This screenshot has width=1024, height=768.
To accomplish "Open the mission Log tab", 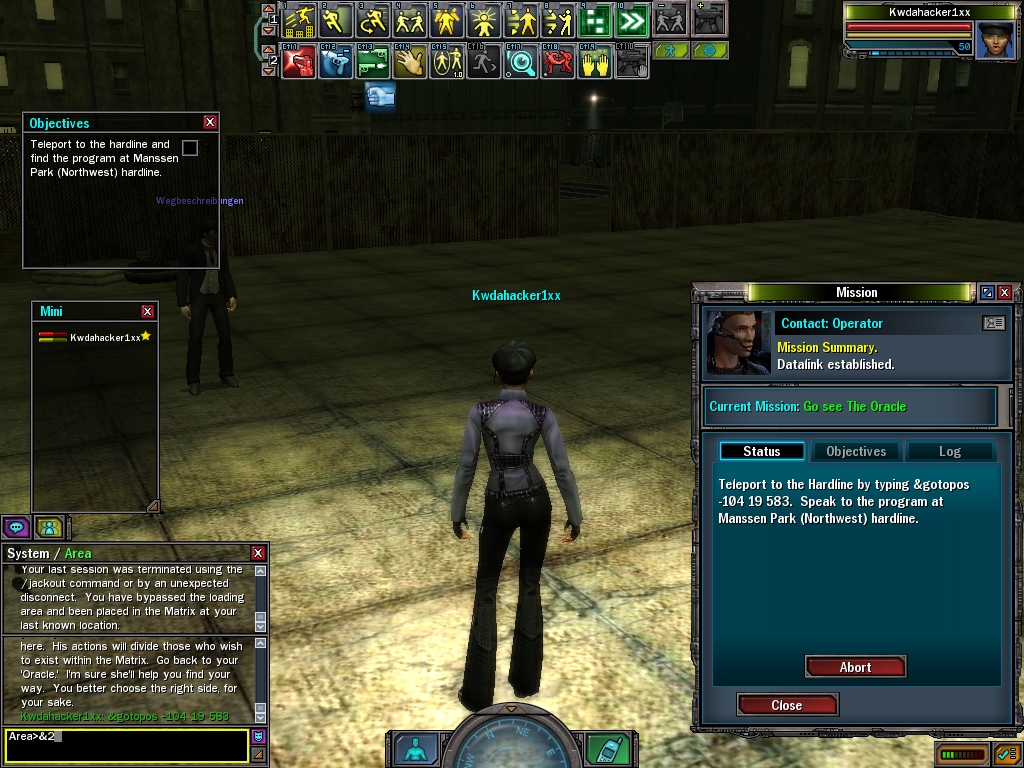I will click(x=949, y=451).
